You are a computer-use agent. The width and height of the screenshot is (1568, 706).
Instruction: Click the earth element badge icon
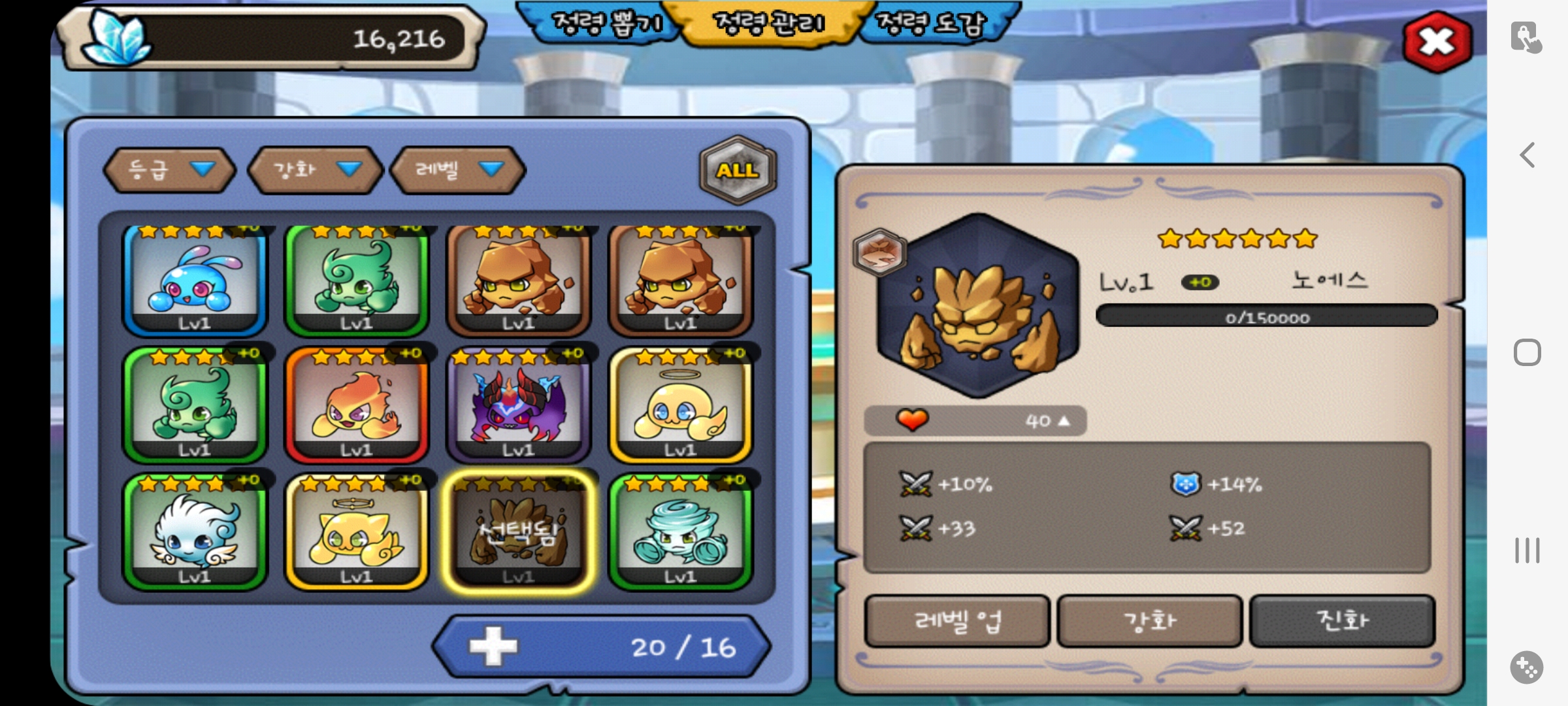pos(879,252)
